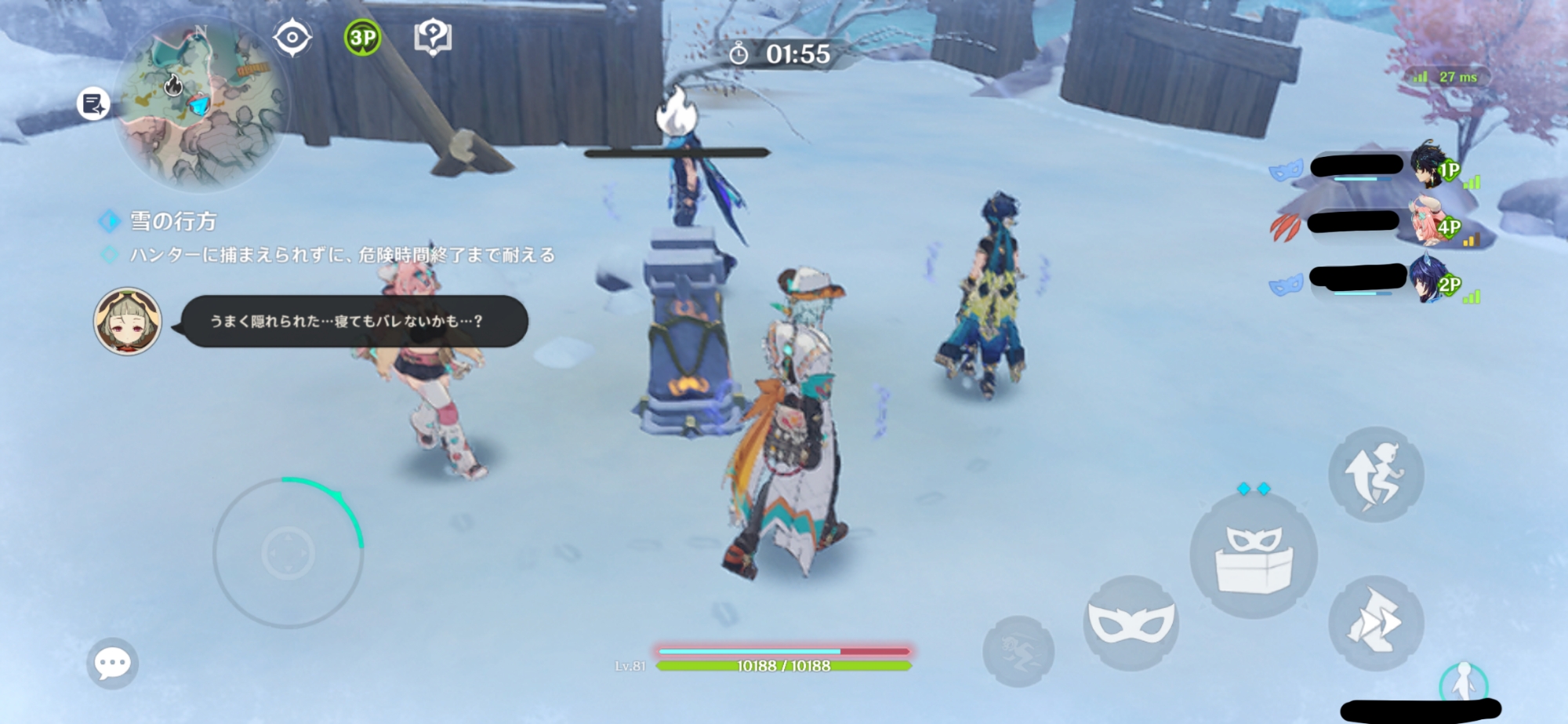Screen dimensions: 1568x724
Task: Tap the うまく隠れられた chat message bubble
Action: point(353,321)
